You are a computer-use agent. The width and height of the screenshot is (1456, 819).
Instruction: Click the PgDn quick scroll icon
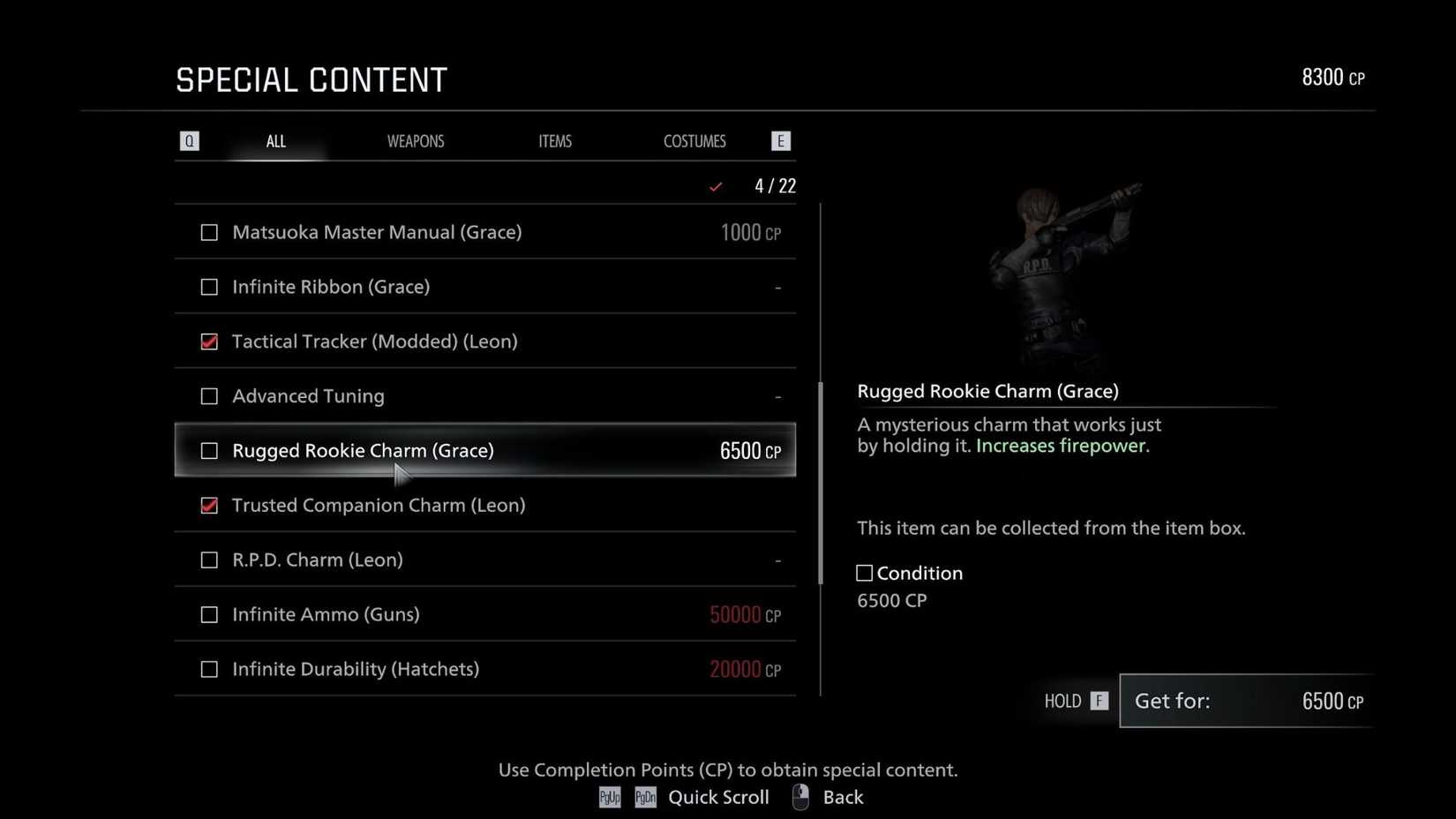coord(645,797)
